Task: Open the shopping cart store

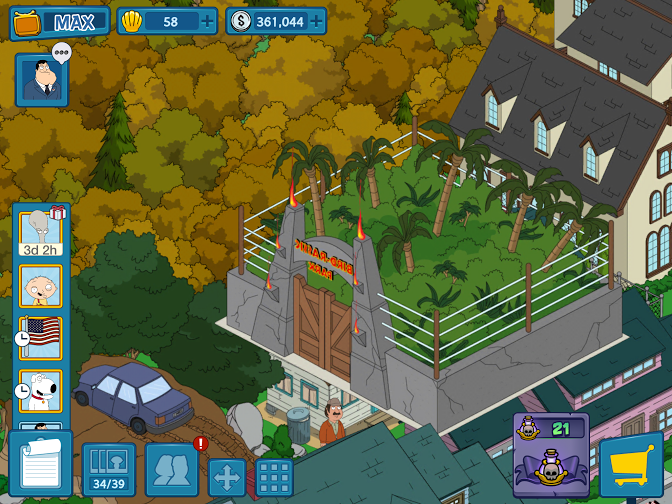Action: point(631,466)
